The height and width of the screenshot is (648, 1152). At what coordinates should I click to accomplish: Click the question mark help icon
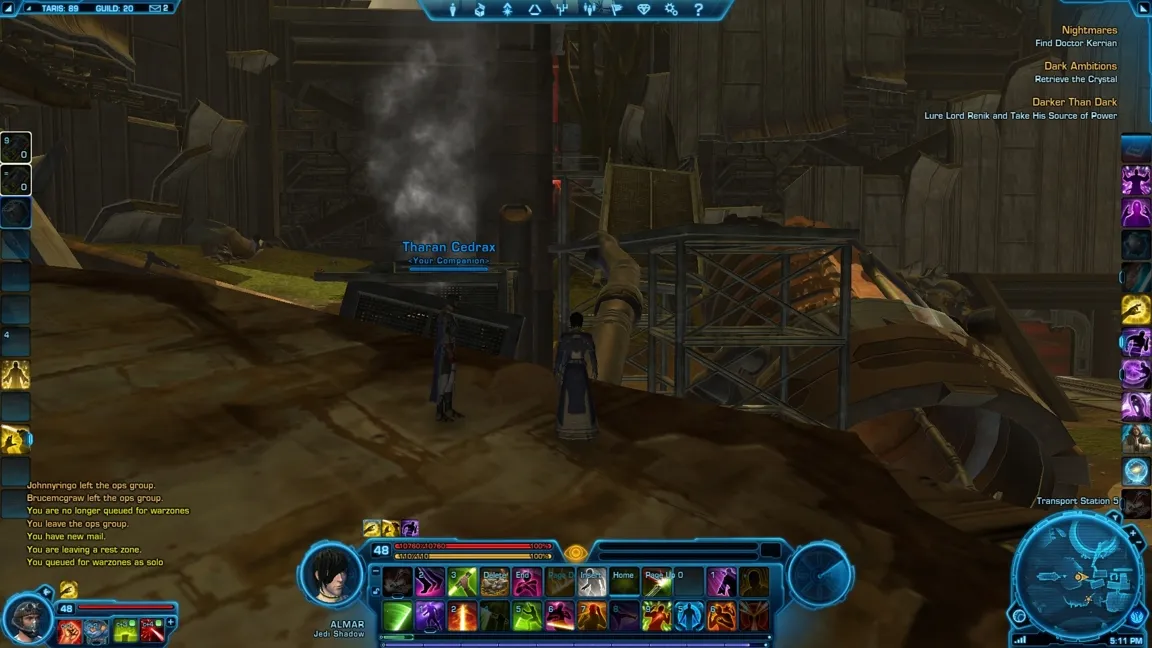698,10
